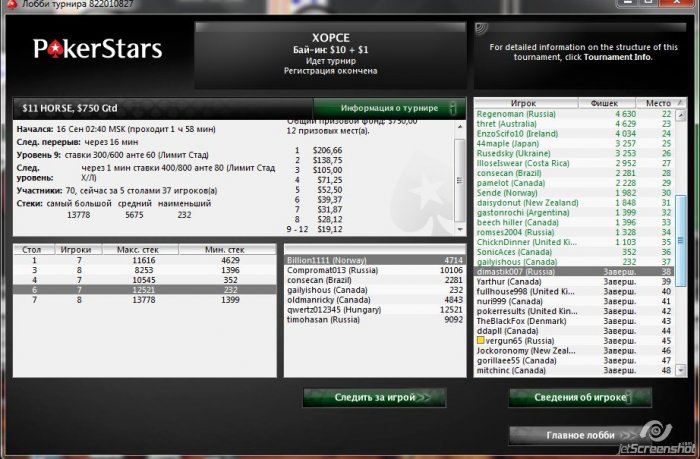700x459 pixels.
Task: Select mitchinc (Canada) ranking row
Action: click(570, 370)
